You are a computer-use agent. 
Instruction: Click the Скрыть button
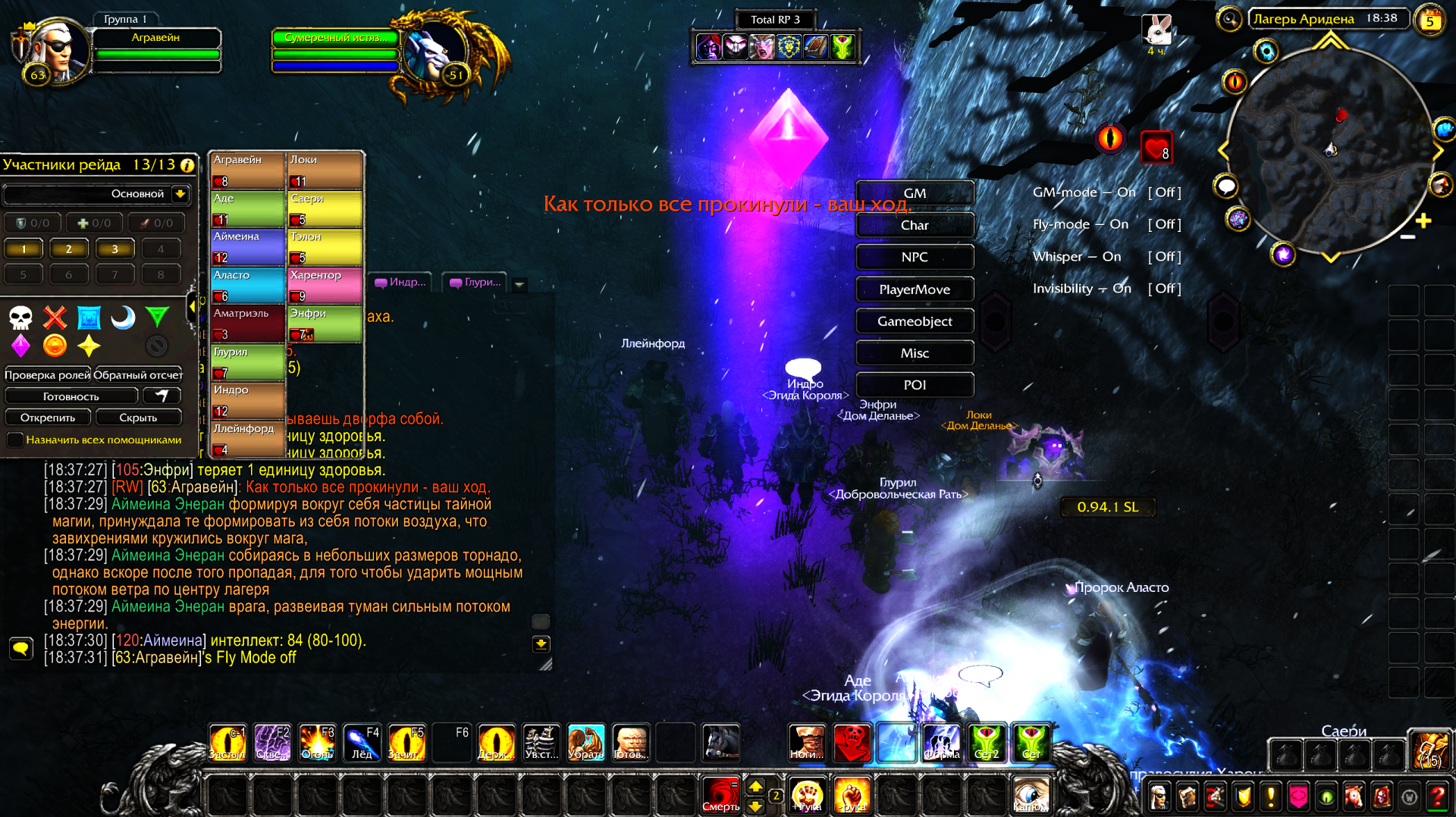pyautogui.click(x=138, y=418)
